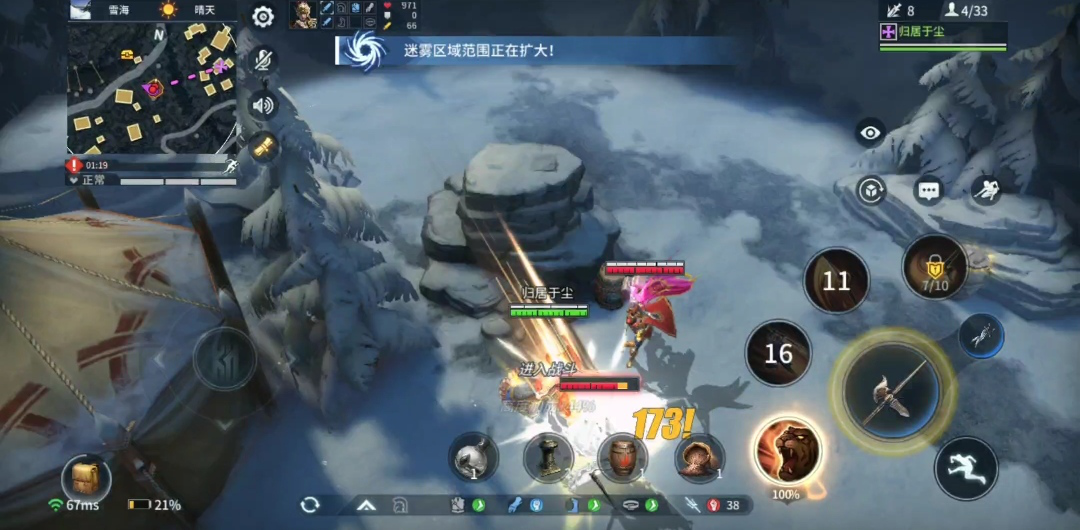1080x530 pixels.
Task: Toggle the muted microphone button
Action: [263, 61]
